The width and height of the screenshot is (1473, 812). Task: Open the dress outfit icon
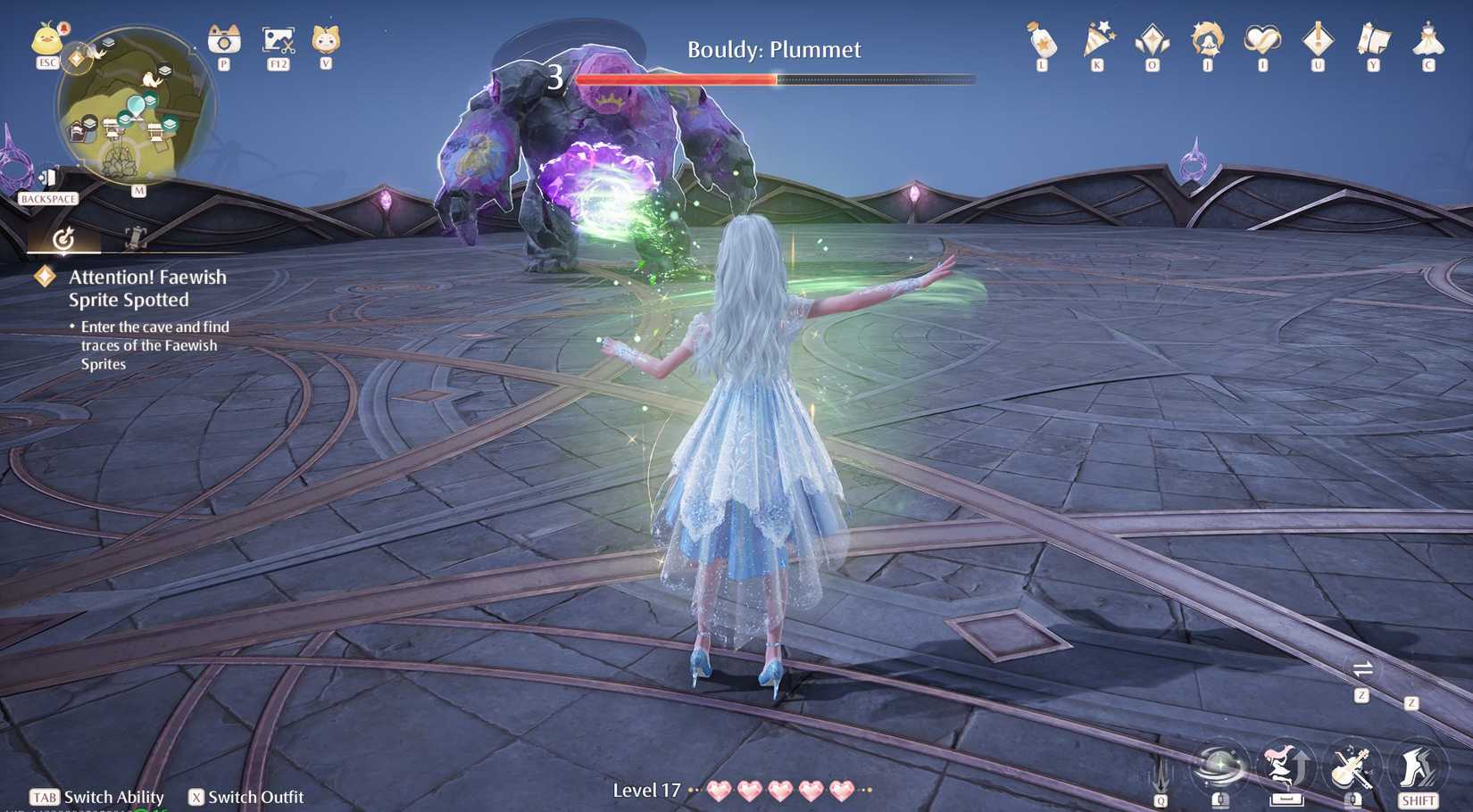pyautogui.click(x=1428, y=40)
